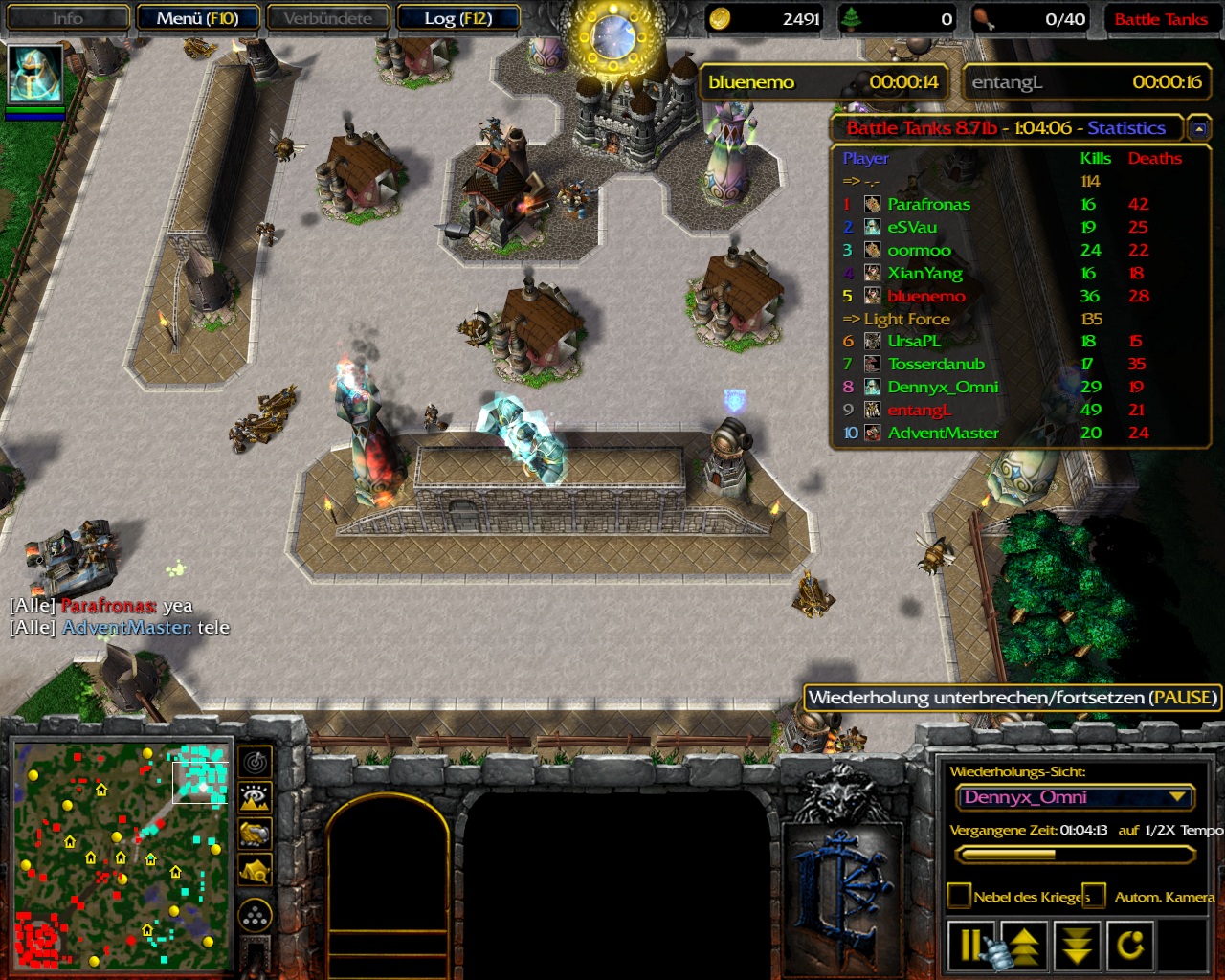The width and height of the screenshot is (1225, 980).
Task: Select entangL row in the scoreboard
Action: pyautogui.click(x=919, y=410)
